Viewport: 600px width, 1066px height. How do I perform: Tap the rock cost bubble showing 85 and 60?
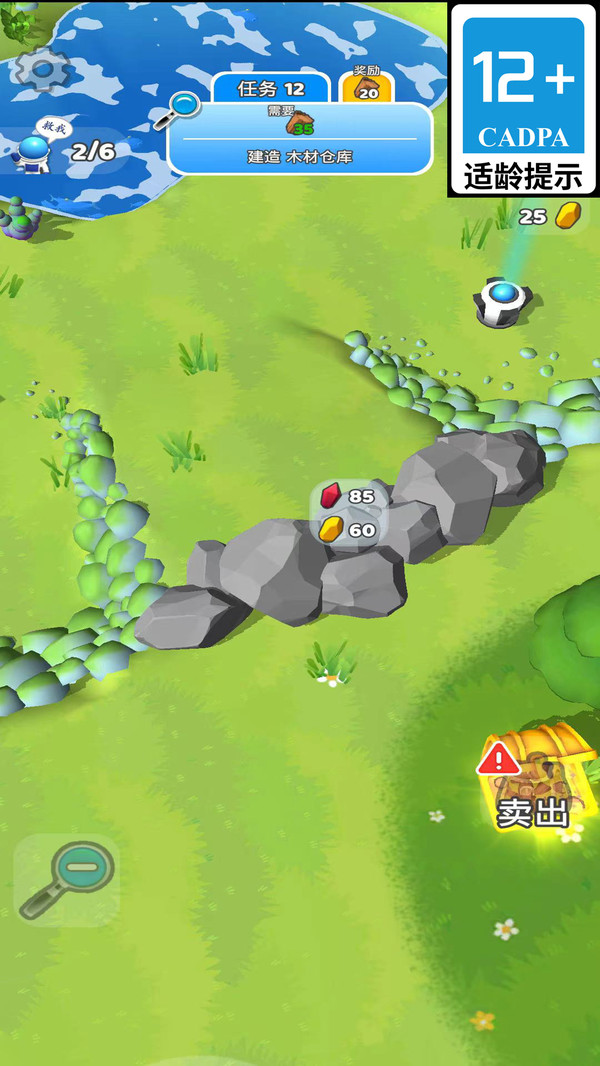347,512
